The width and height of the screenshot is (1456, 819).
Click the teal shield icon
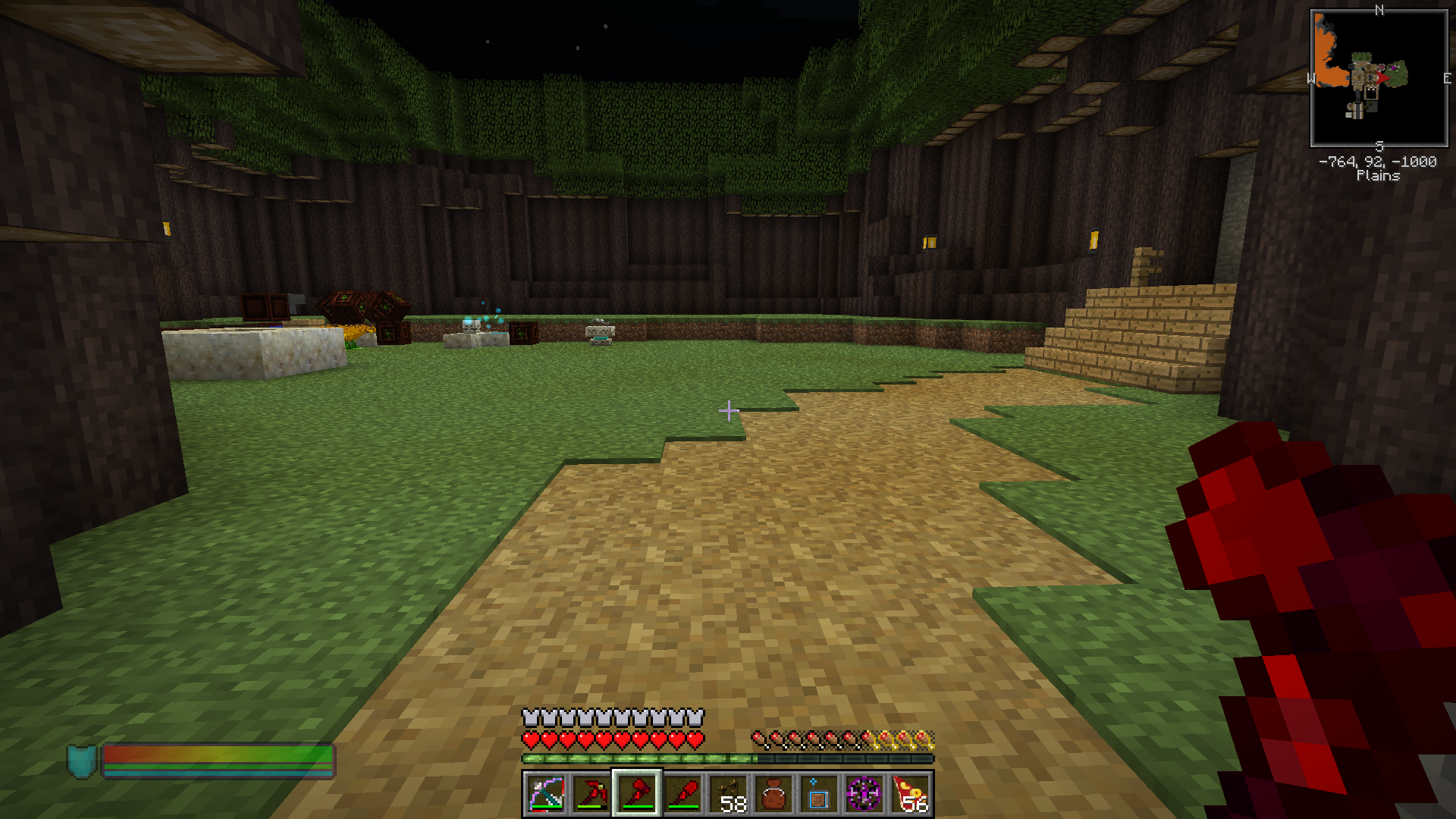click(82, 761)
